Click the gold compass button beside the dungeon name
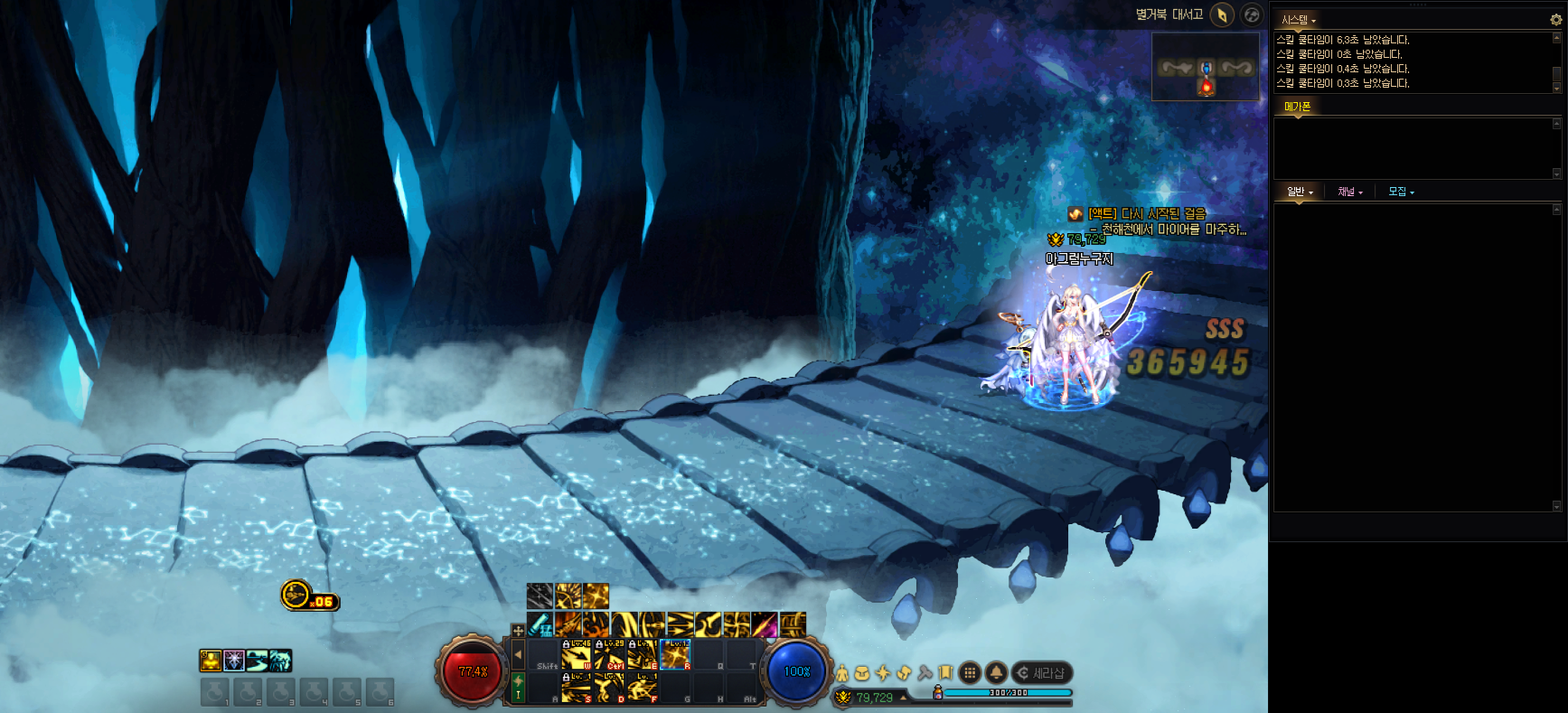The image size is (1568, 713). (1222, 14)
